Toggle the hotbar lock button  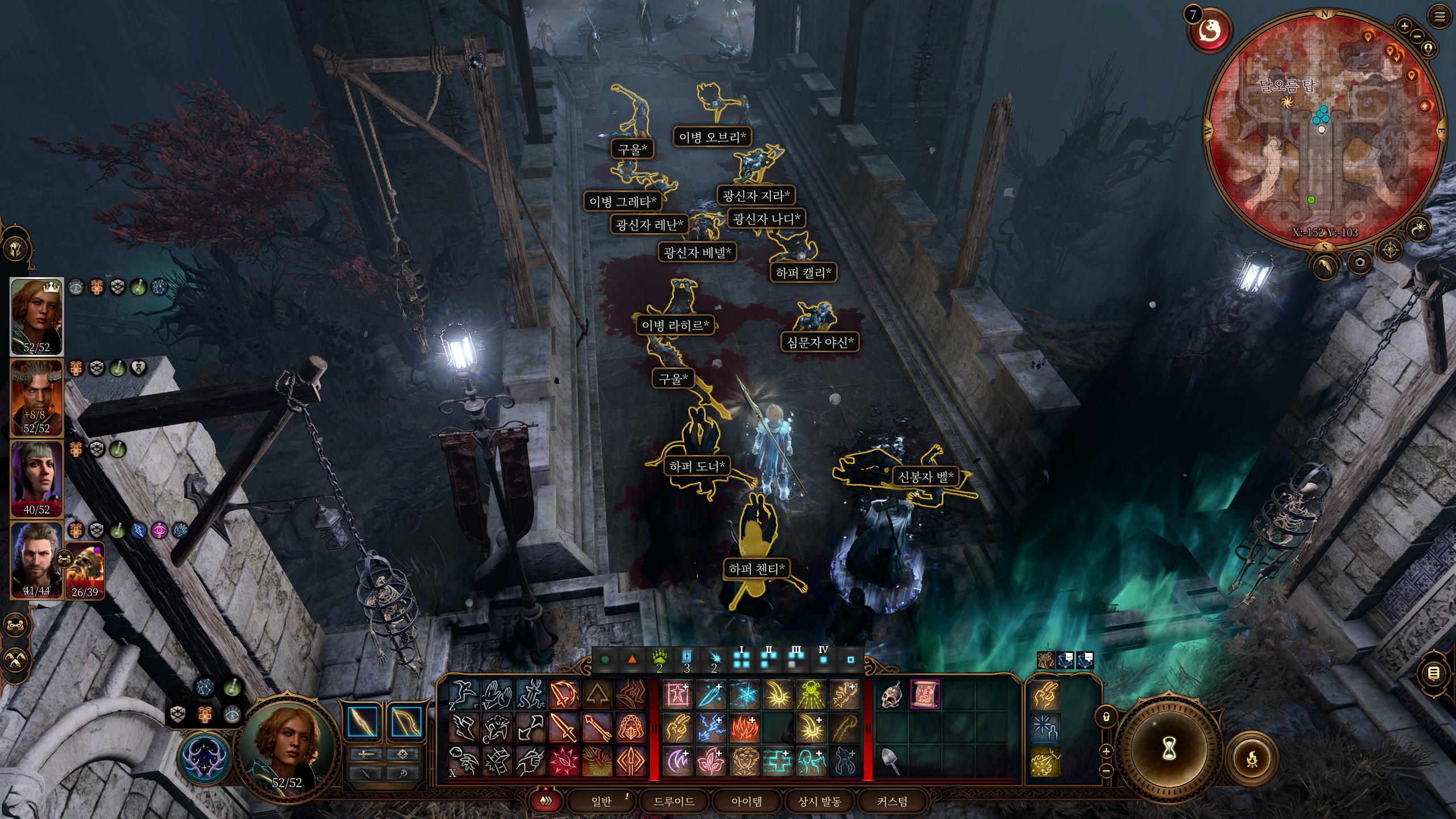(x=1106, y=717)
